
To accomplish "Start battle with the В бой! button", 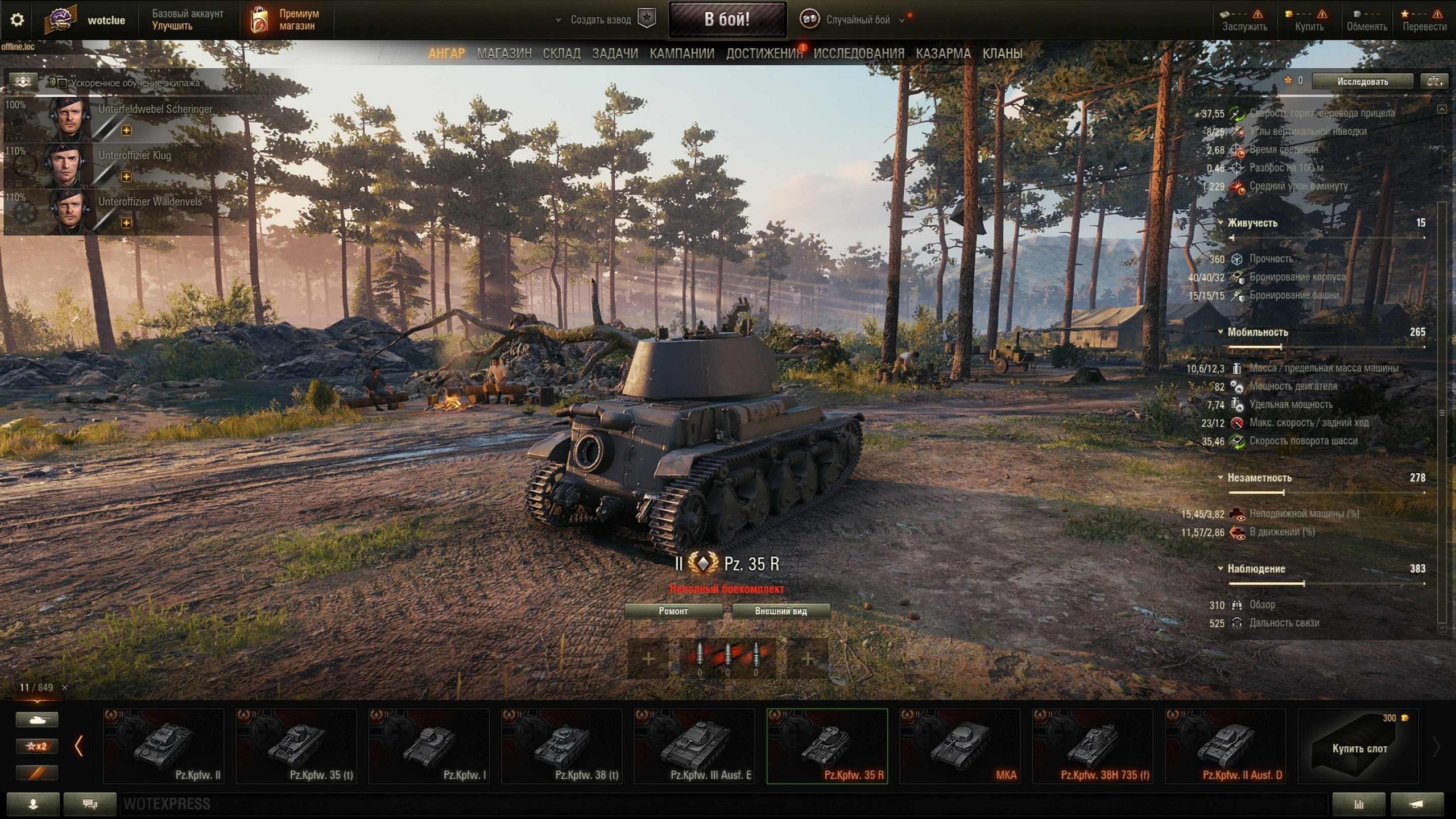I will tap(727, 19).
